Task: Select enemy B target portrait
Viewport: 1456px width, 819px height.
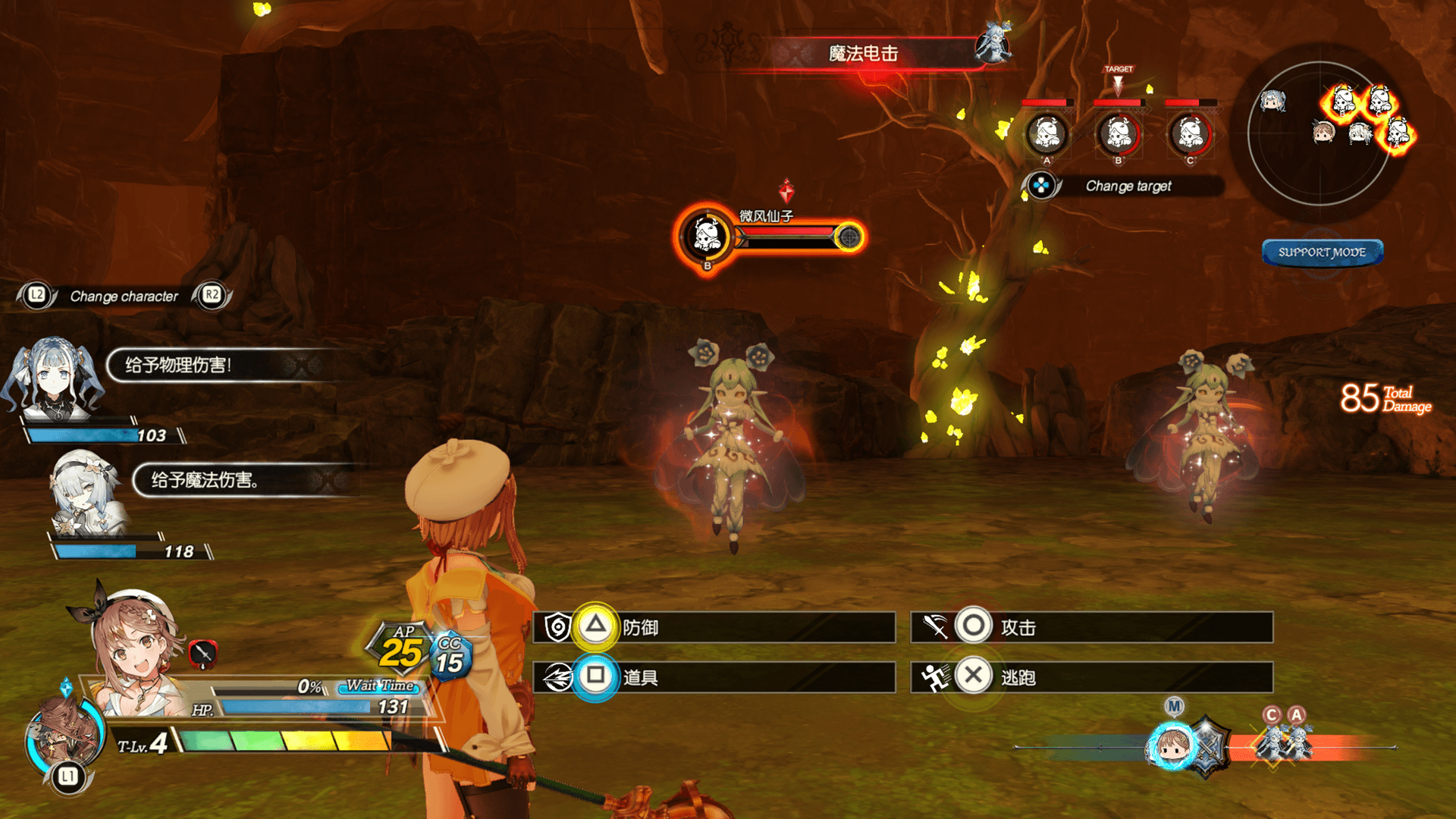Action: (x=1118, y=134)
